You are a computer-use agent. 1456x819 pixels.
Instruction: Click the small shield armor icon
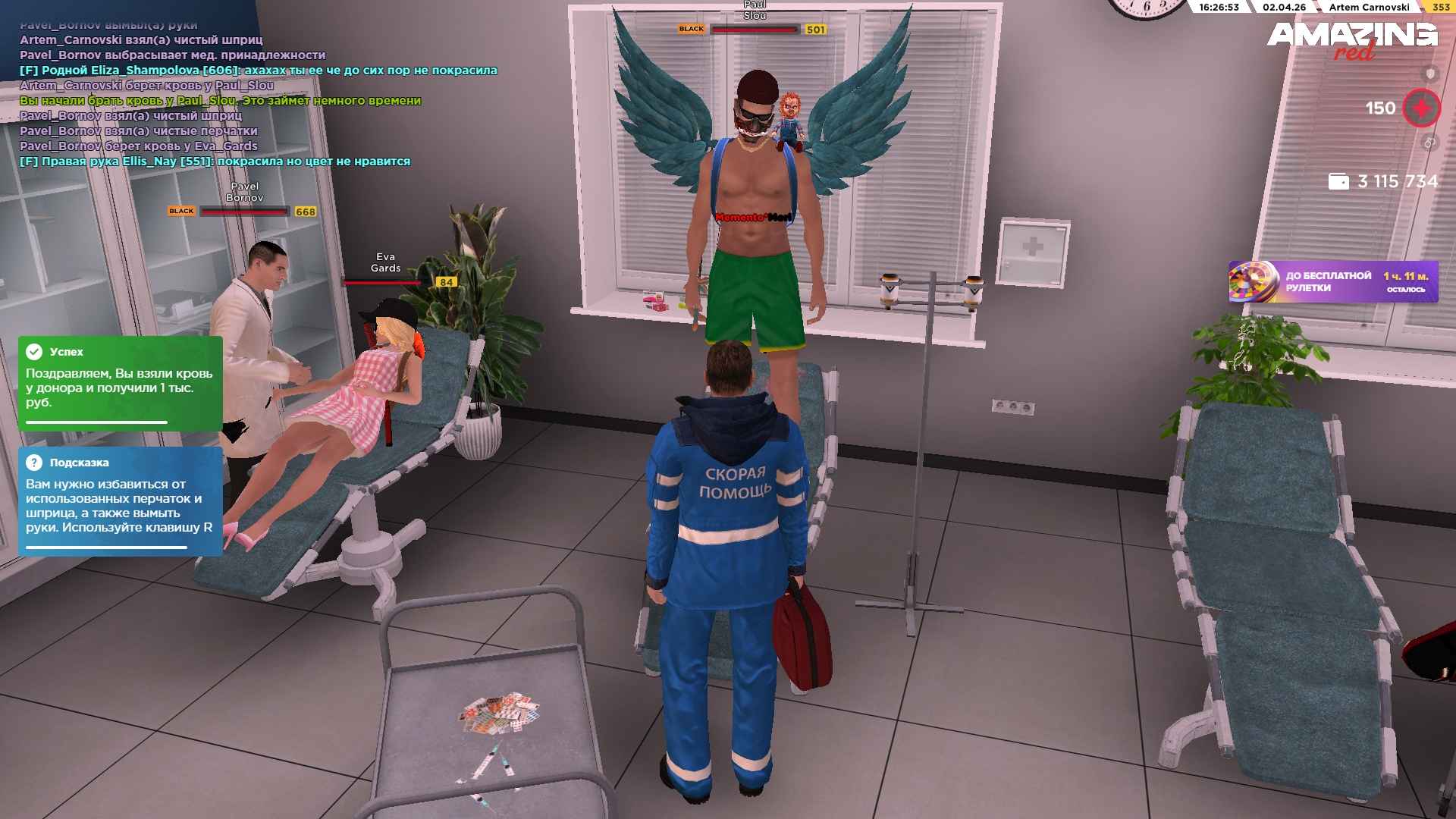(x=1430, y=74)
